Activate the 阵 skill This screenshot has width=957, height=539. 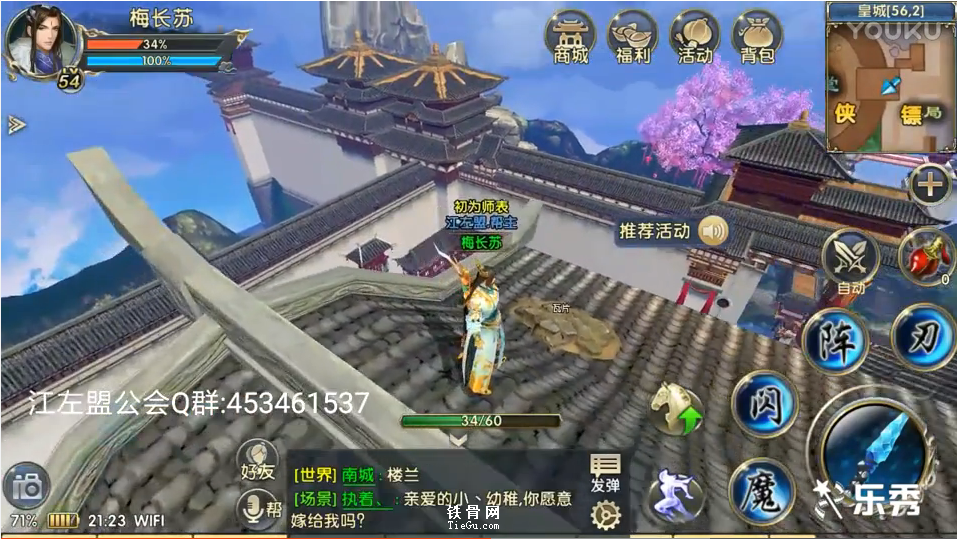click(x=835, y=341)
